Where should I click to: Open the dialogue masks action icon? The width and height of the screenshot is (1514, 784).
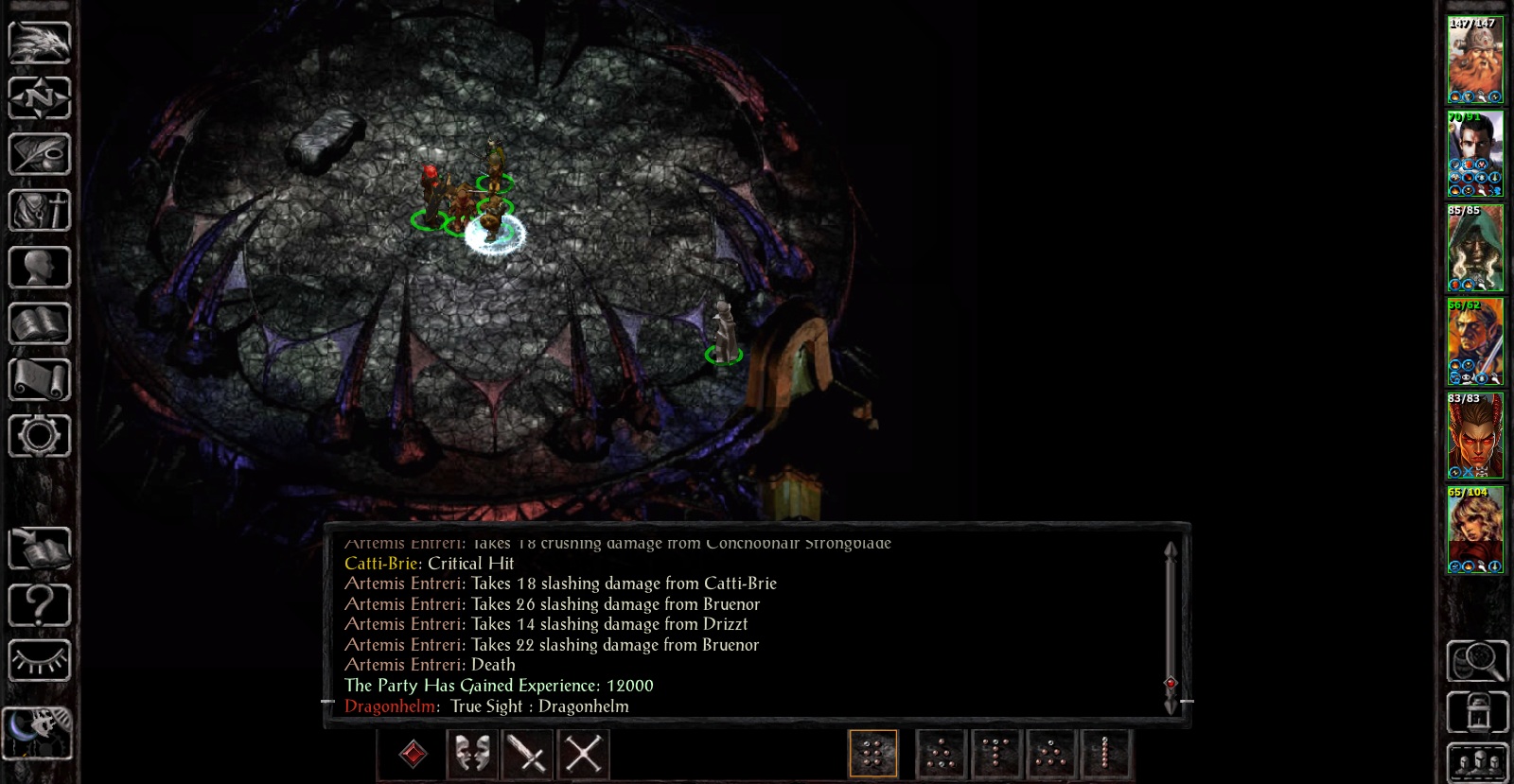click(470, 754)
